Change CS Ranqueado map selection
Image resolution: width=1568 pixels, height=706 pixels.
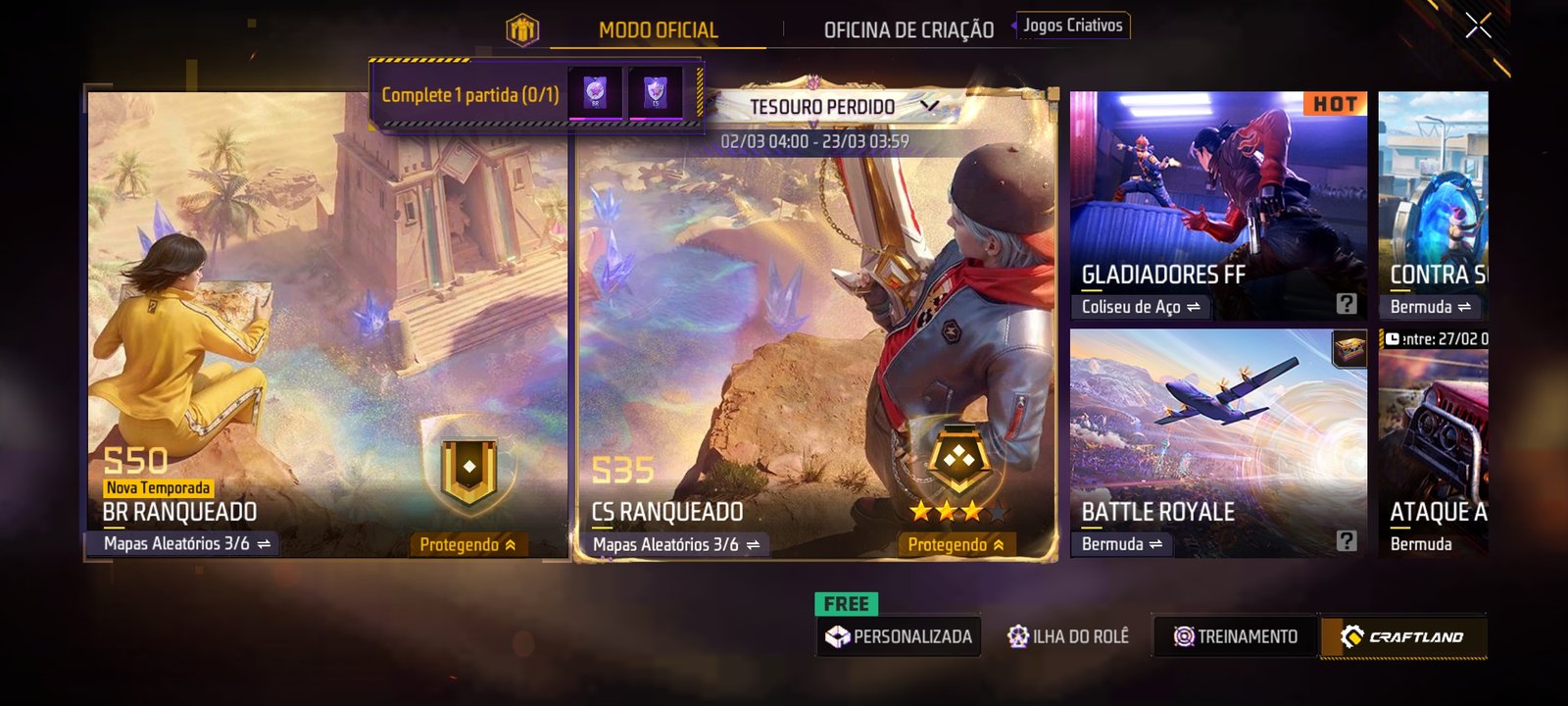[x=676, y=544]
